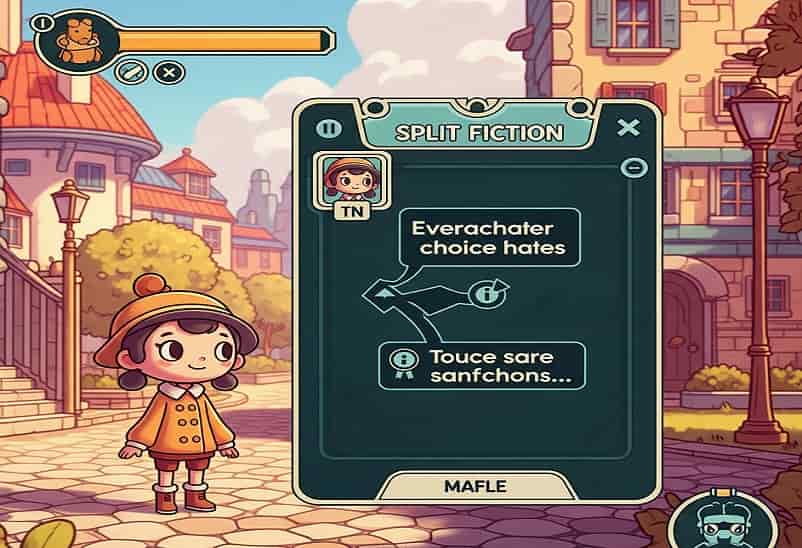Click the pencil edit icon under the bar

click(127, 72)
